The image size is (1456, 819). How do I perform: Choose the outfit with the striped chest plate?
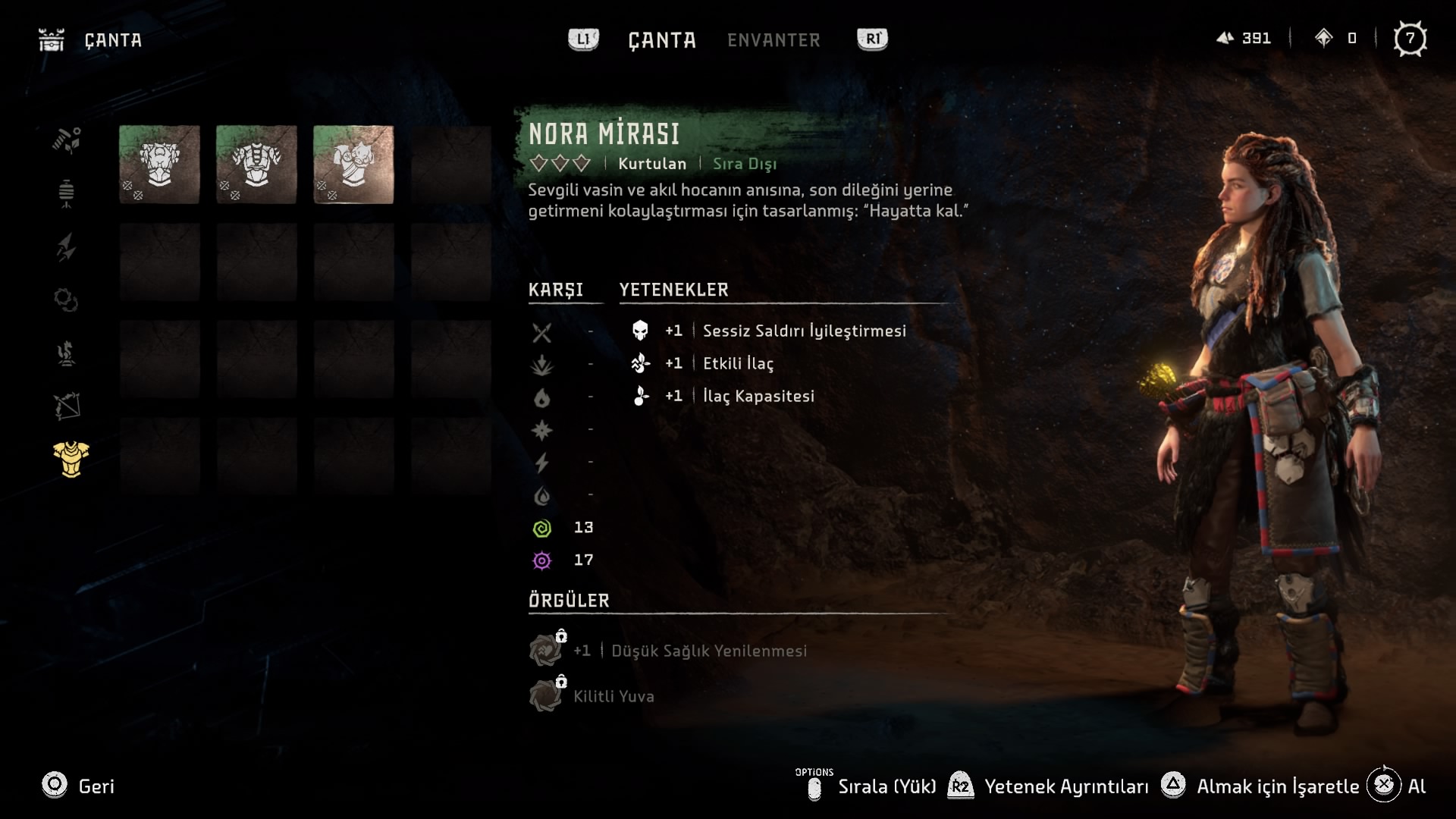[256, 165]
